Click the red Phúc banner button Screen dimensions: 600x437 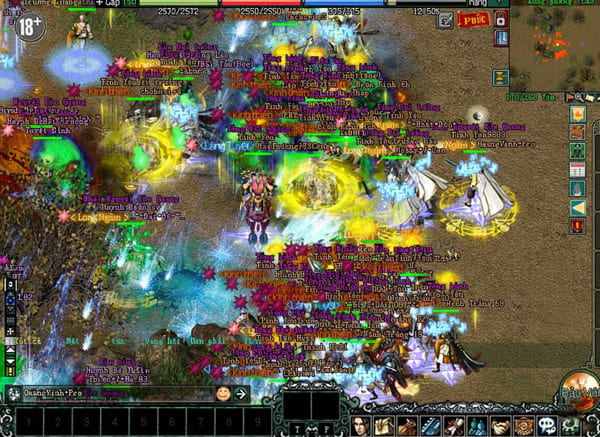coord(475,20)
